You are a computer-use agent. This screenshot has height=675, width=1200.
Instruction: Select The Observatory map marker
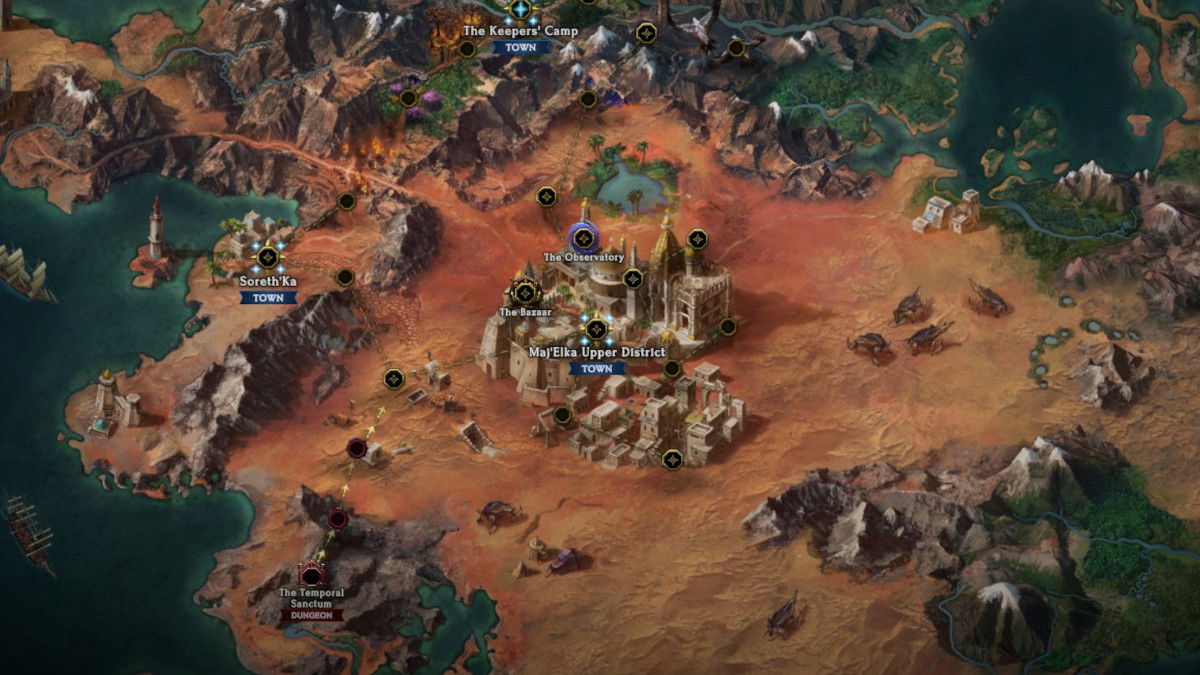click(583, 238)
